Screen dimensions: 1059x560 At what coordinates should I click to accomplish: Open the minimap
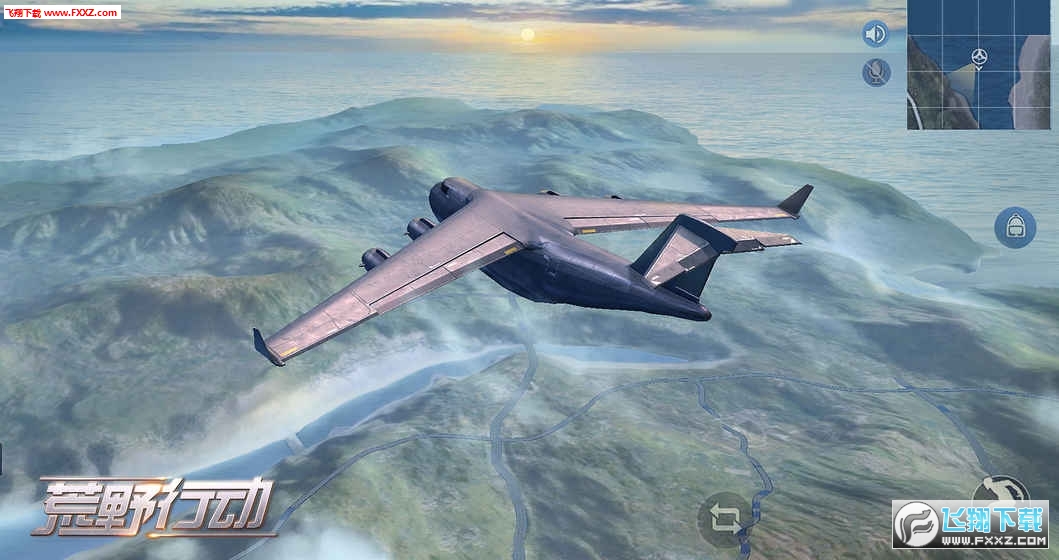(x=978, y=66)
